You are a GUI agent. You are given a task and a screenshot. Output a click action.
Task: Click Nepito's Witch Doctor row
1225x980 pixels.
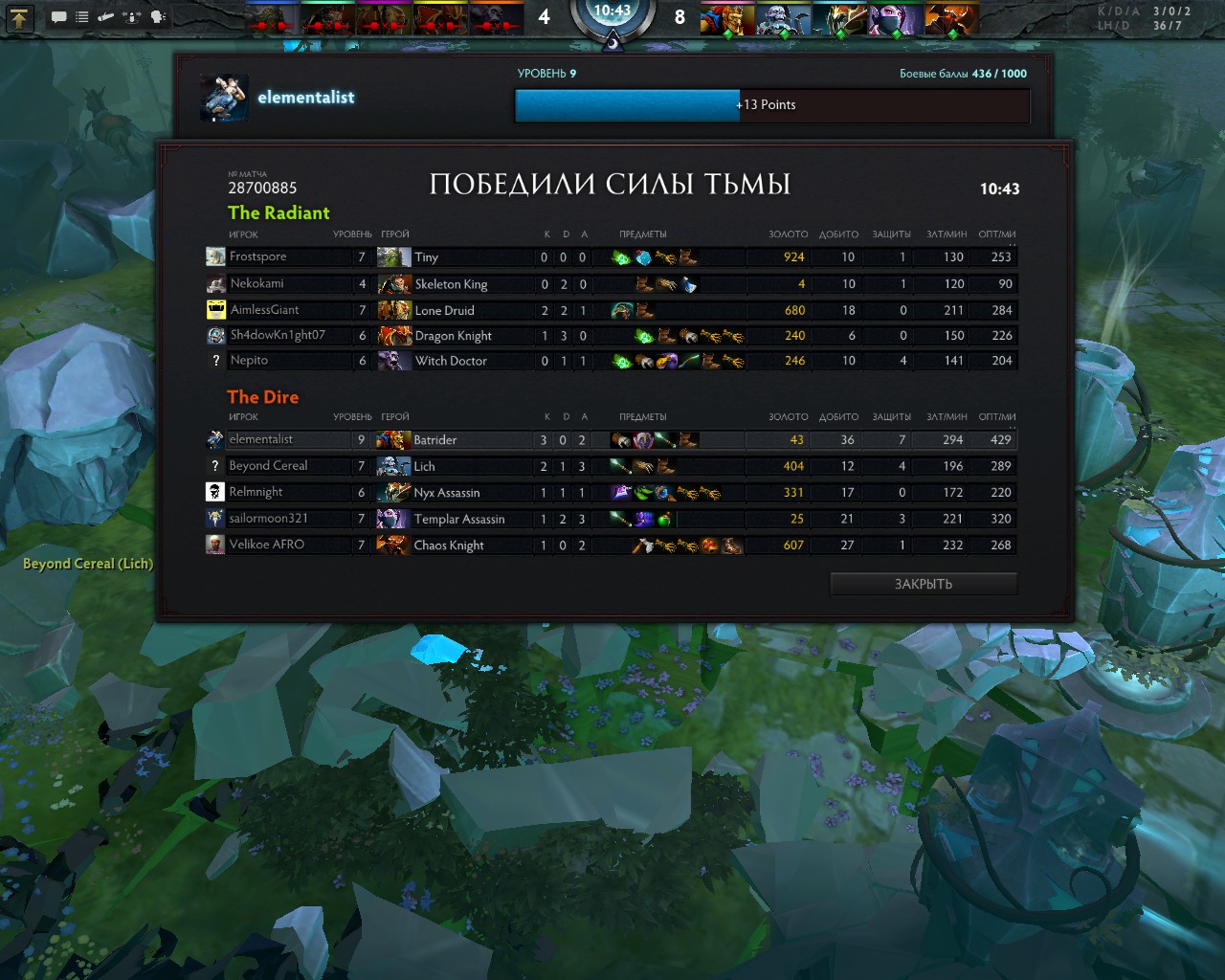pos(451,361)
